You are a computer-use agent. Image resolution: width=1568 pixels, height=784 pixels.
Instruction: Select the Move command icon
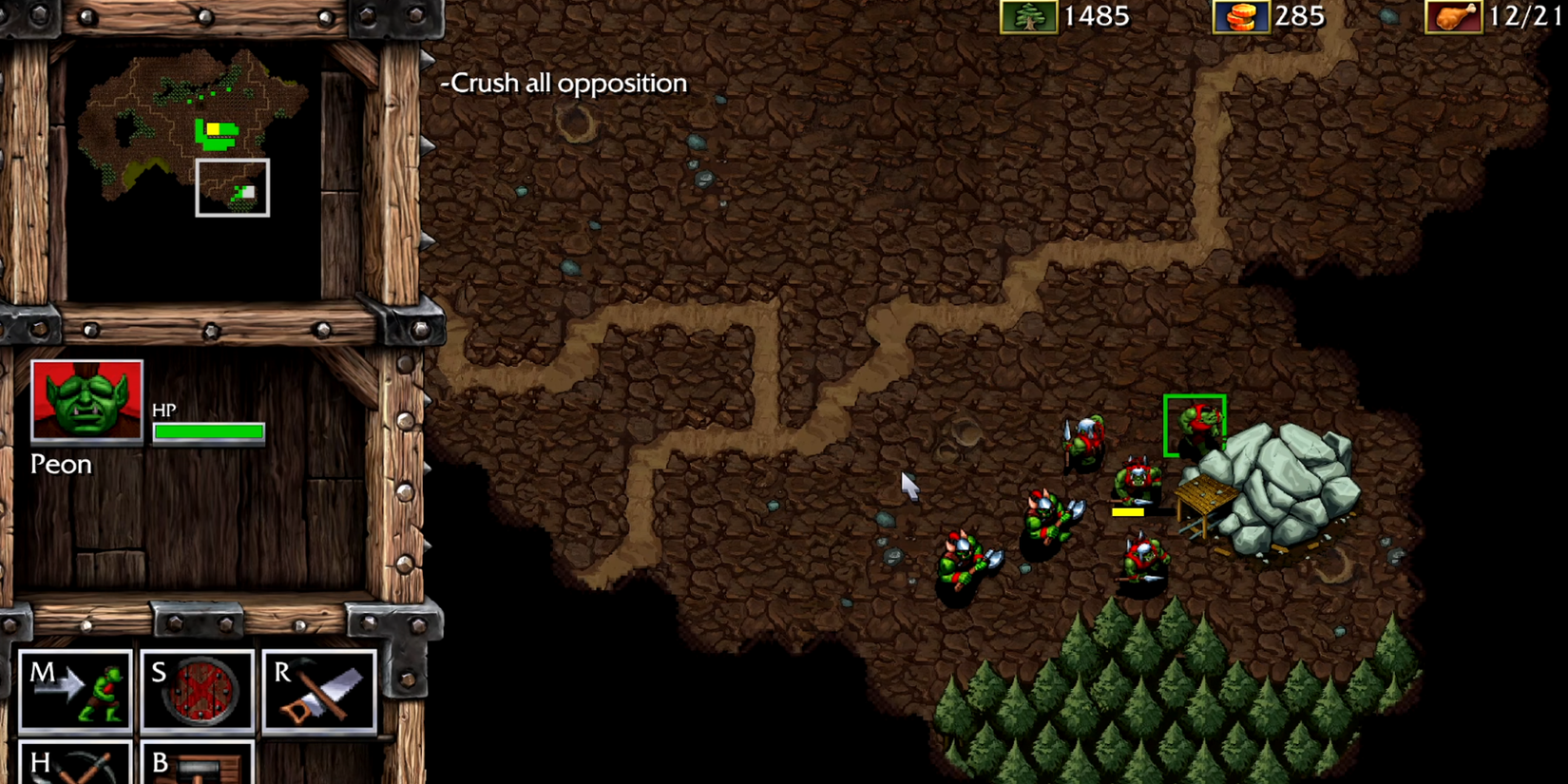click(75, 691)
